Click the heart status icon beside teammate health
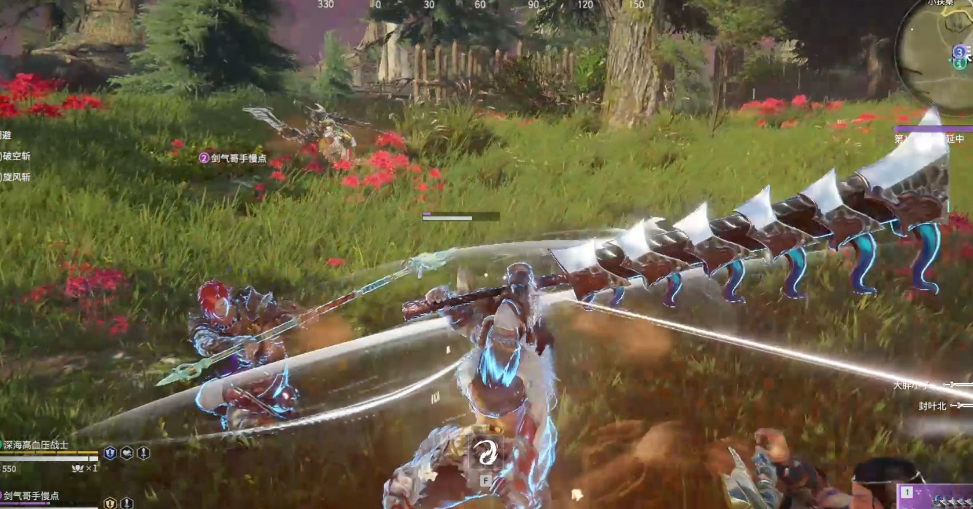Viewport: 973px width, 509px height. 127,453
